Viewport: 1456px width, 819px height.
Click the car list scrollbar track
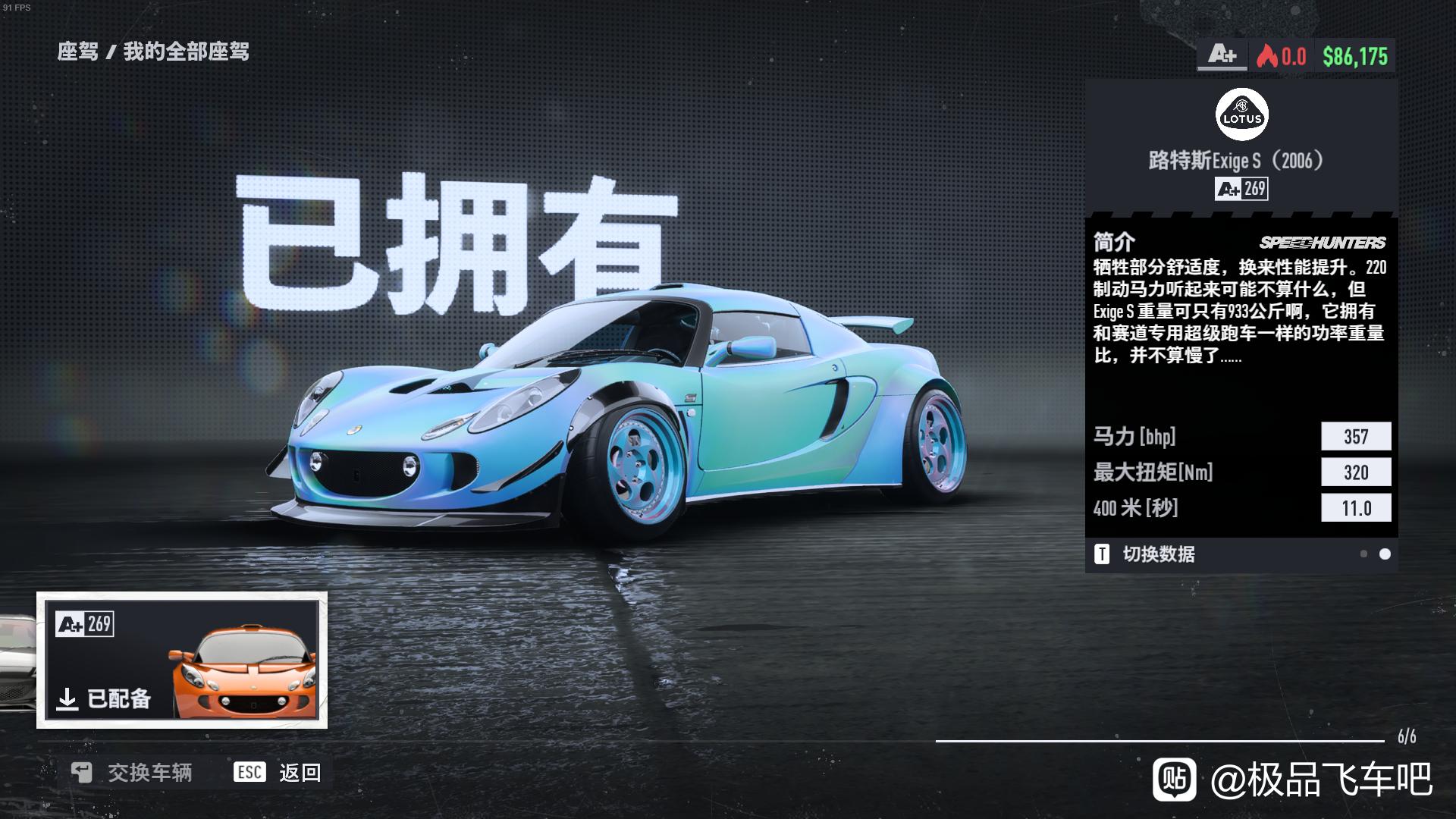tap(1159, 740)
